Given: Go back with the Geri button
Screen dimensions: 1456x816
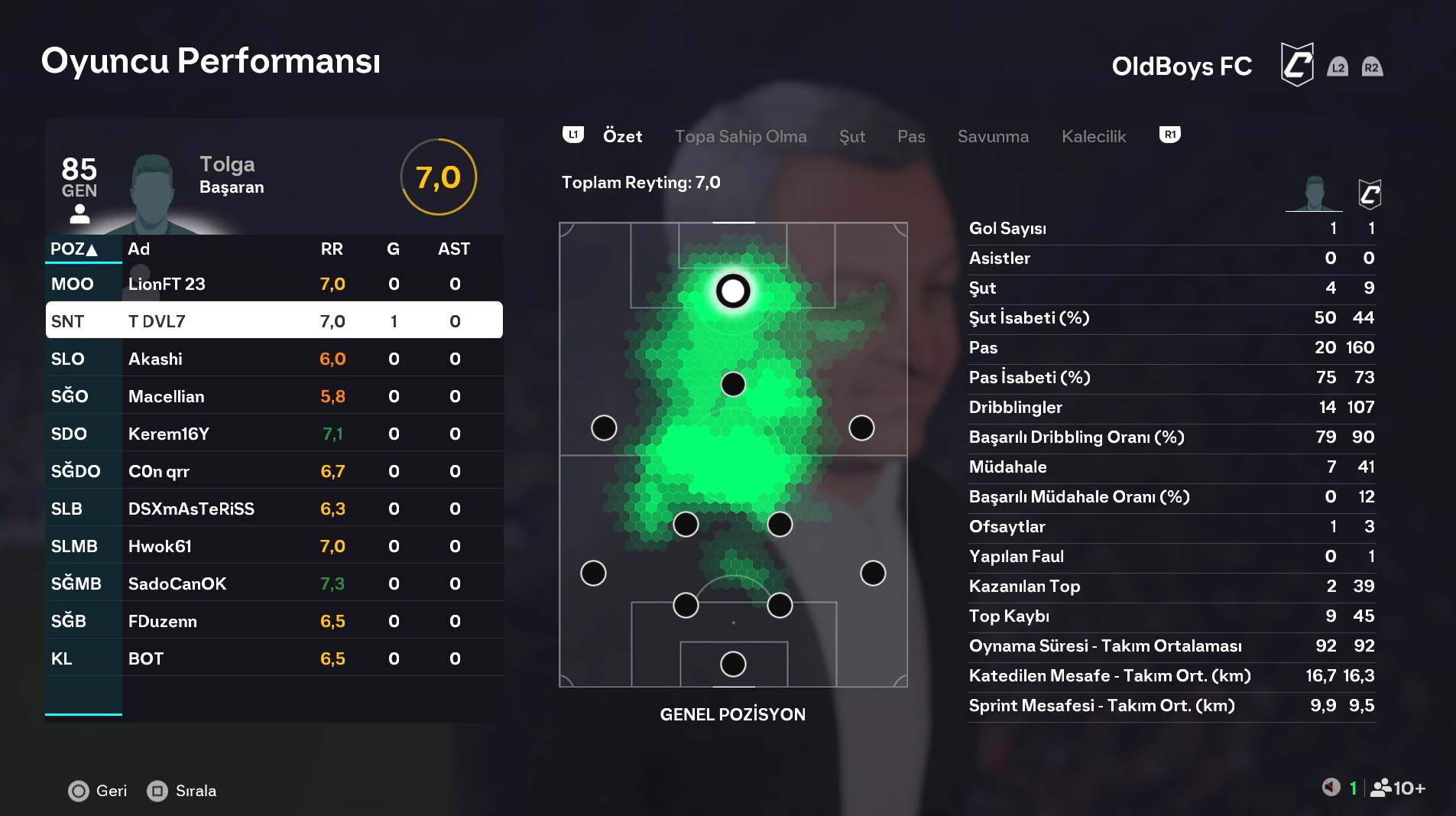Looking at the screenshot, I should (98, 791).
